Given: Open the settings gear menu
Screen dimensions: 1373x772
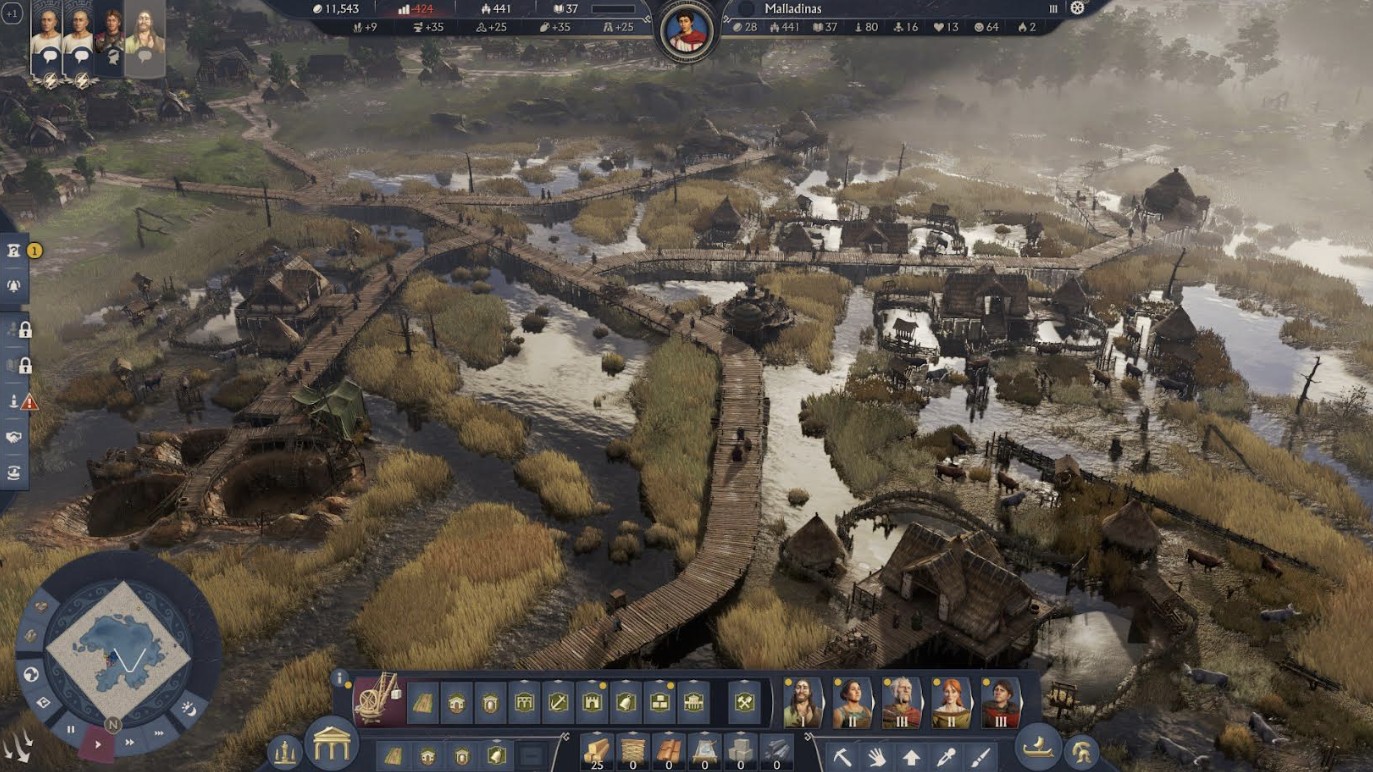Looking at the screenshot, I should pos(1077,9).
